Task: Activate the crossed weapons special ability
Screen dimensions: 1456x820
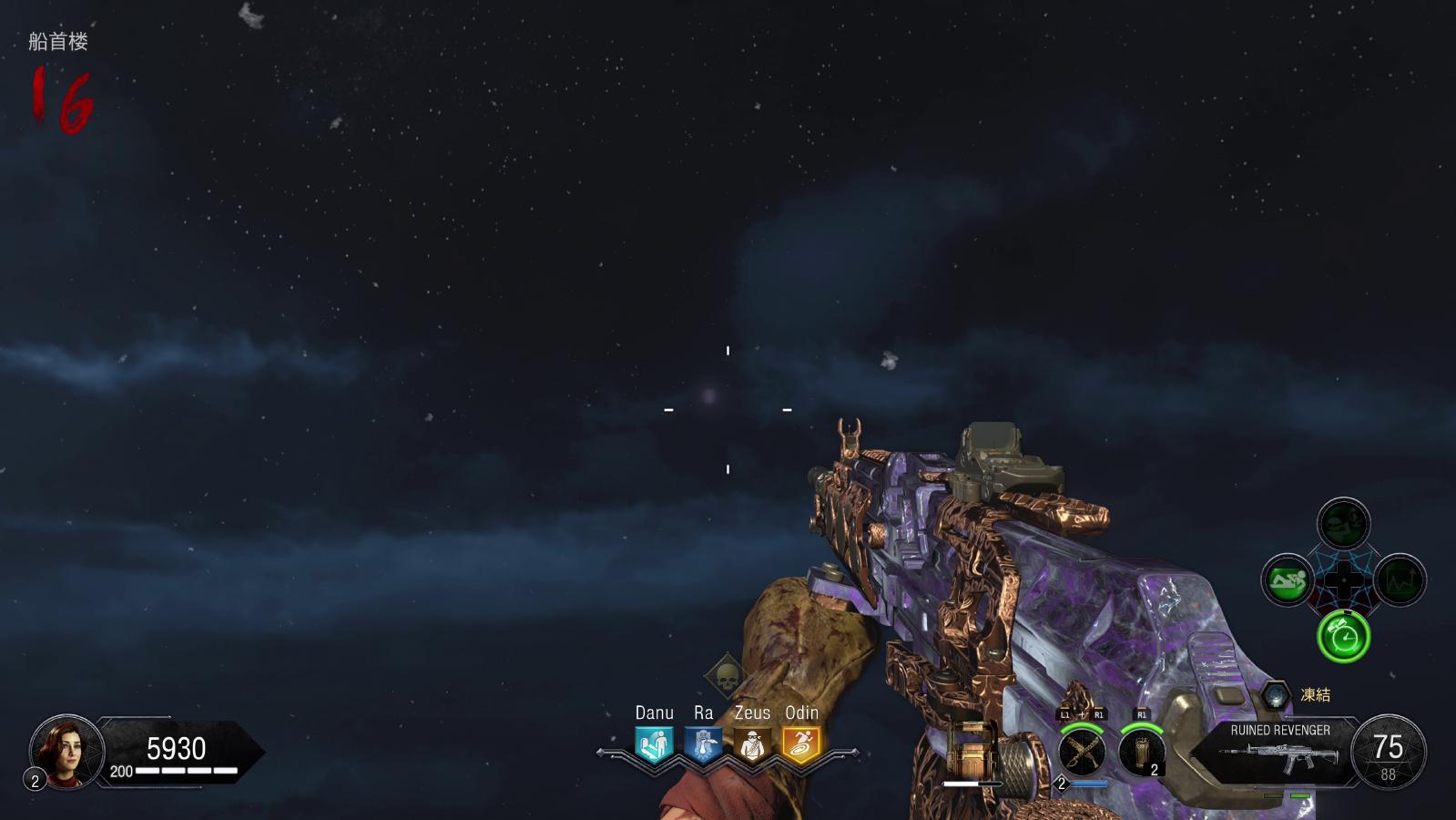Action: pos(1082,753)
